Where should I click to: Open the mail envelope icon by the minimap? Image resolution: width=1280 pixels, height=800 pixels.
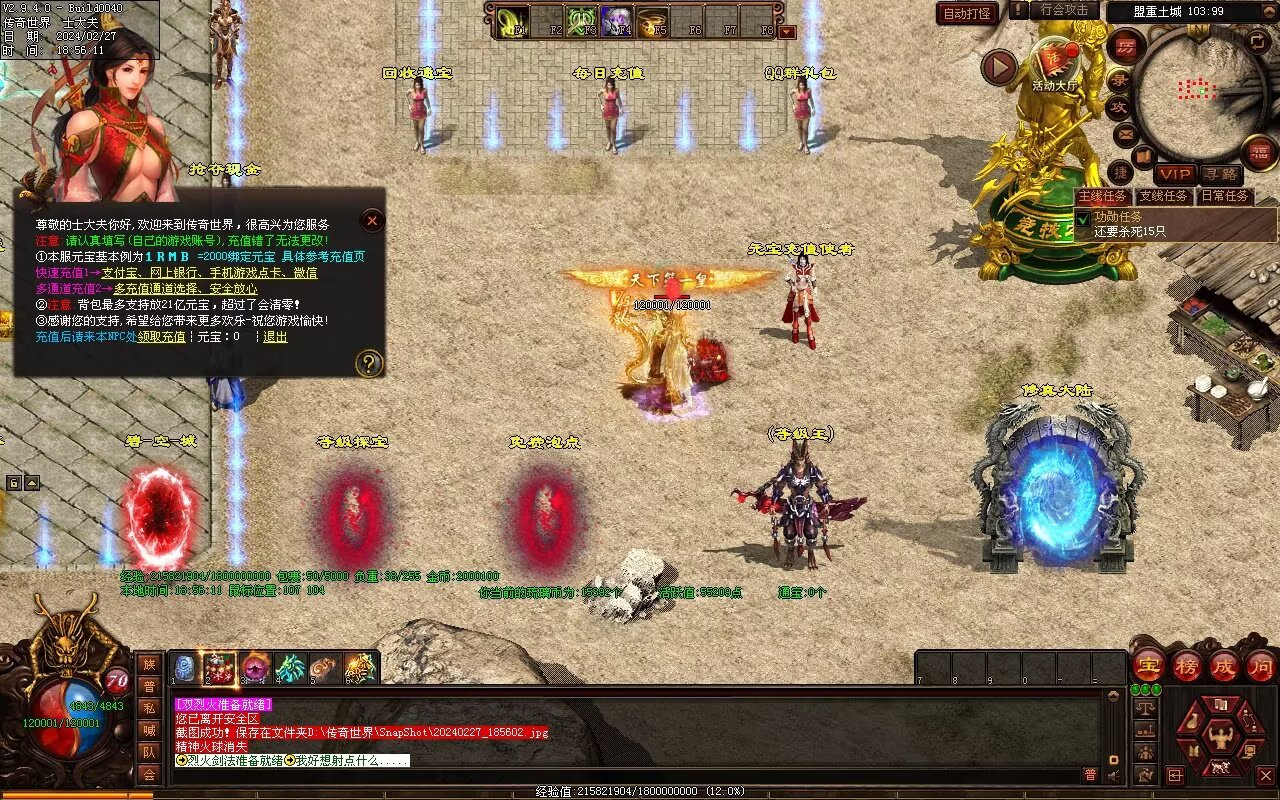click(1126, 134)
